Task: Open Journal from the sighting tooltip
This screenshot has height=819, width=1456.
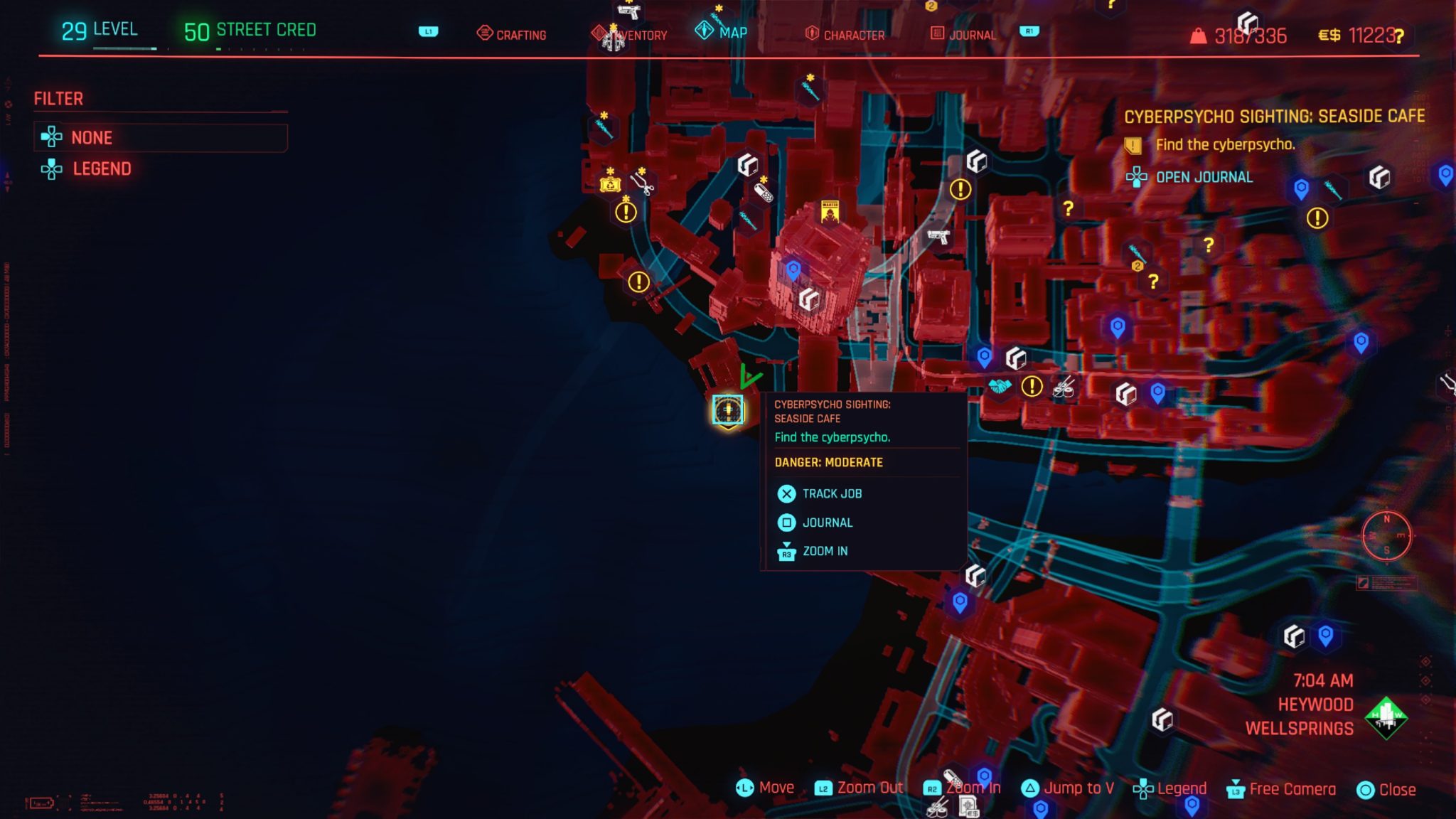Action: coord(827,522)
